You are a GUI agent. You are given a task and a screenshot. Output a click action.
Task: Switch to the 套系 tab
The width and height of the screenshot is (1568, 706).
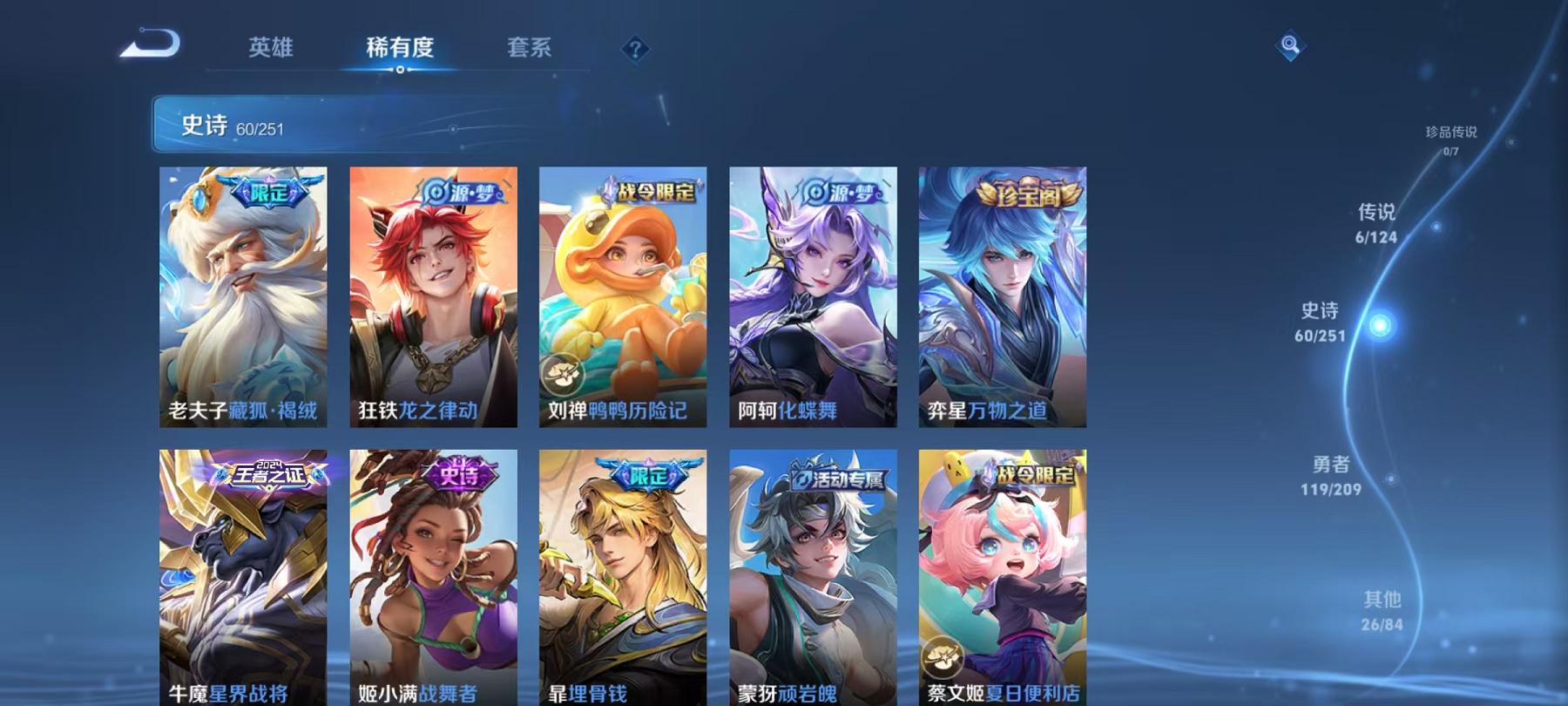coord(531,50)
